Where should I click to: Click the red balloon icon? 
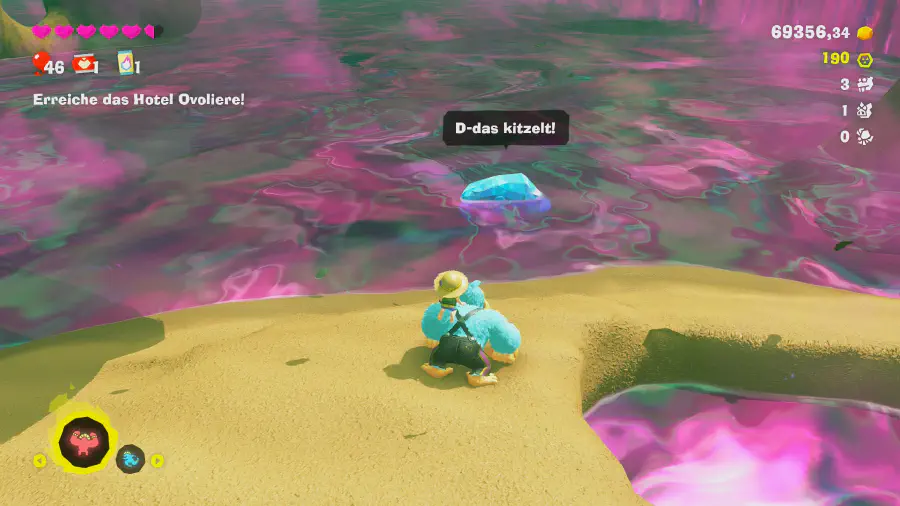coord(39,65)
